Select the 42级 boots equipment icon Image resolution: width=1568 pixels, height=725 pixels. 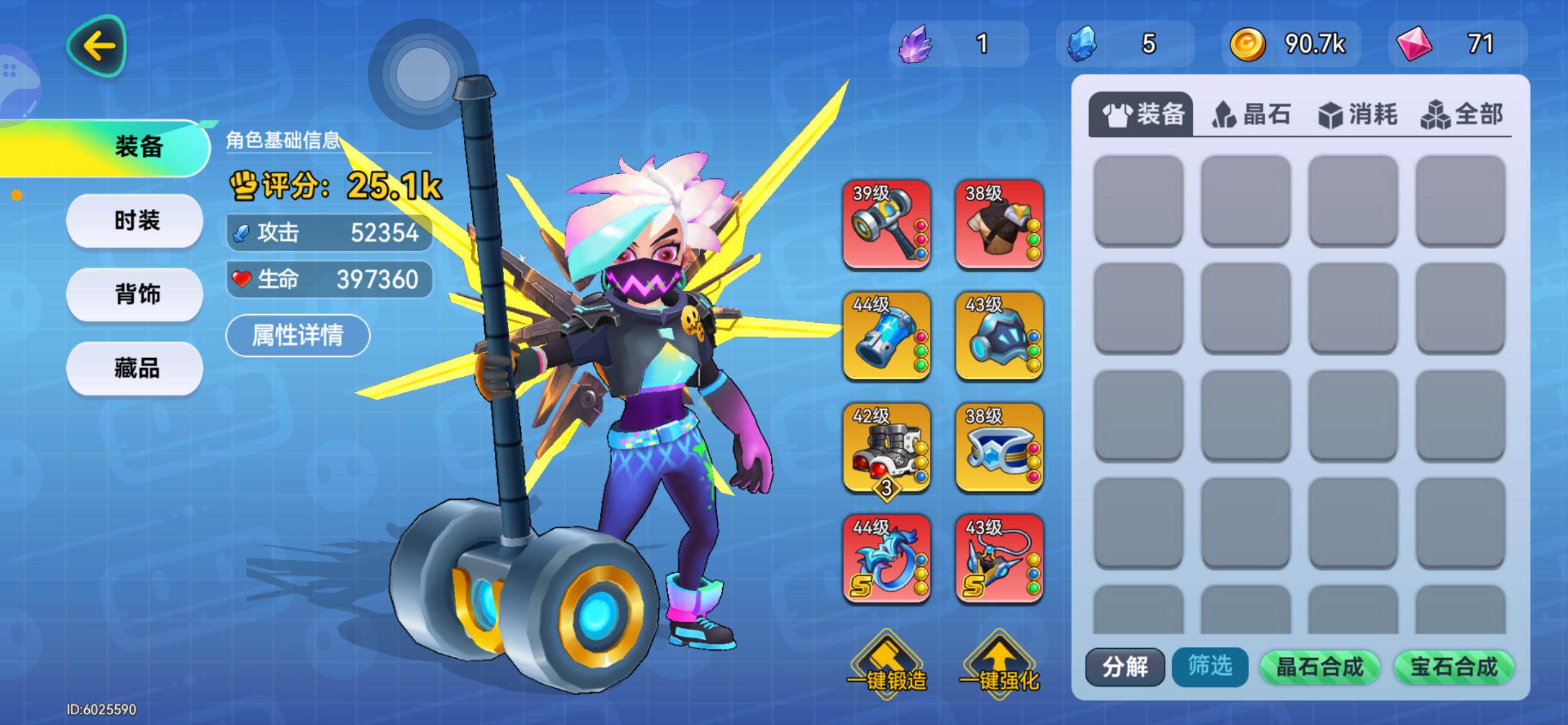click(886, 448)
